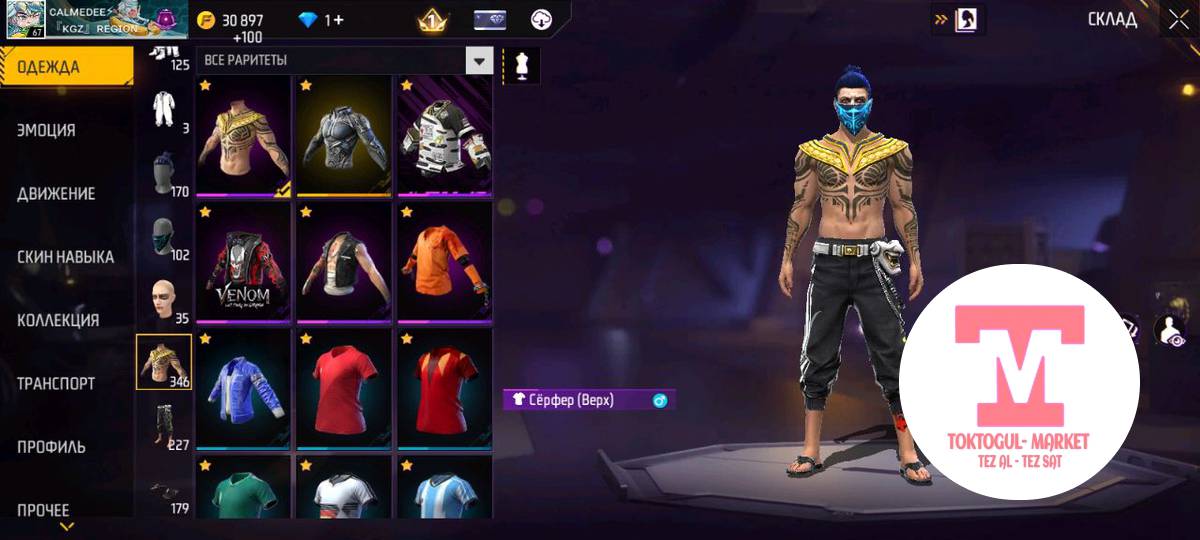Viewport: 1200px width, 540px height.
Task: Select the golden-collar tattoo top tile
Action: (245, 137)
